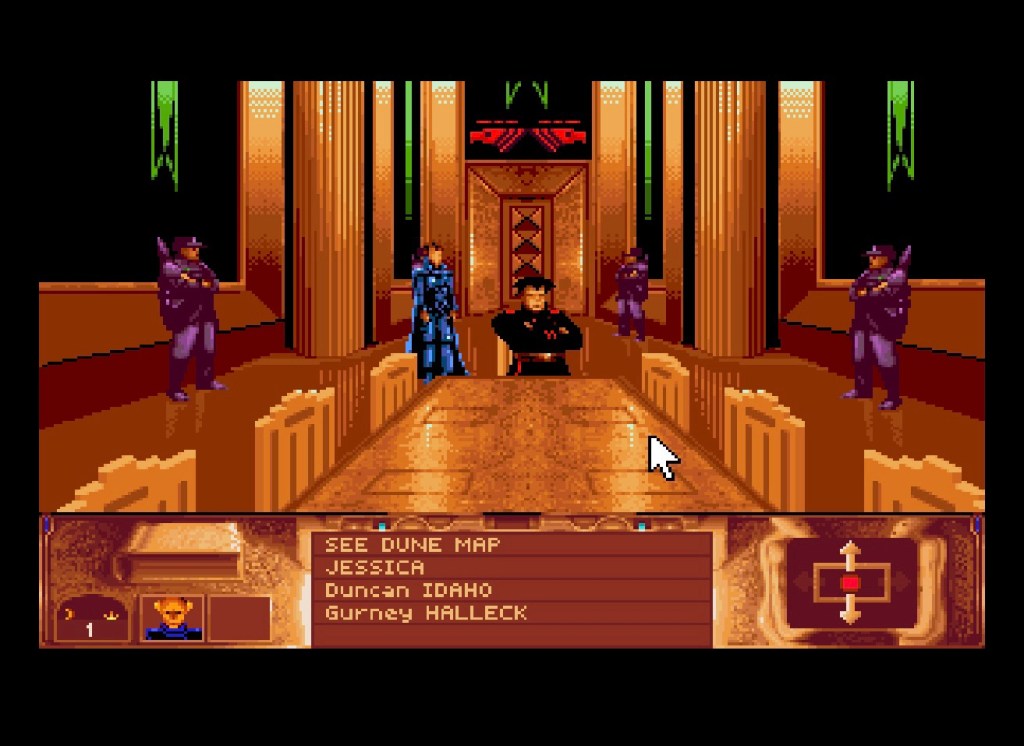The width and height of the screenshot is (1024, 746).
Task: Select the SEE DUNE MAP command
Action: 412,545
